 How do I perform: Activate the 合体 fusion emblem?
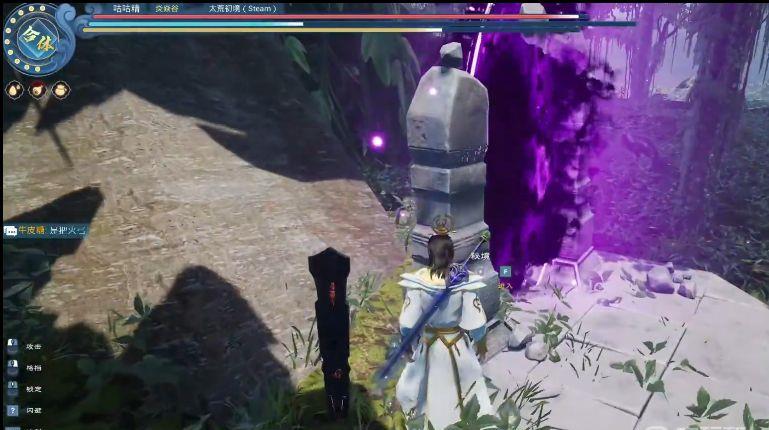pos(38,38)
